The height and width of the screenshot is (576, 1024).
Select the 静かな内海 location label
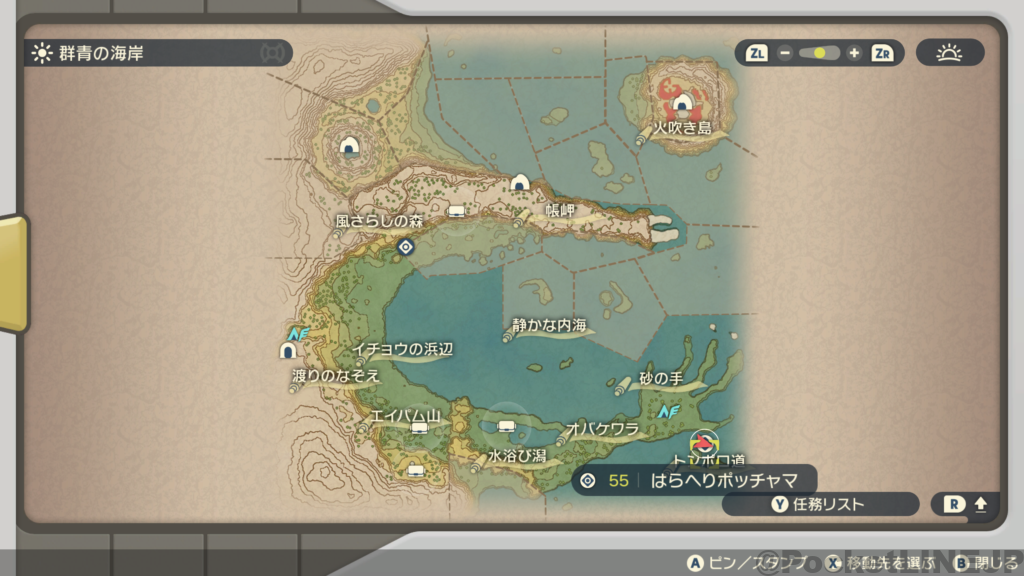(549, 326)
